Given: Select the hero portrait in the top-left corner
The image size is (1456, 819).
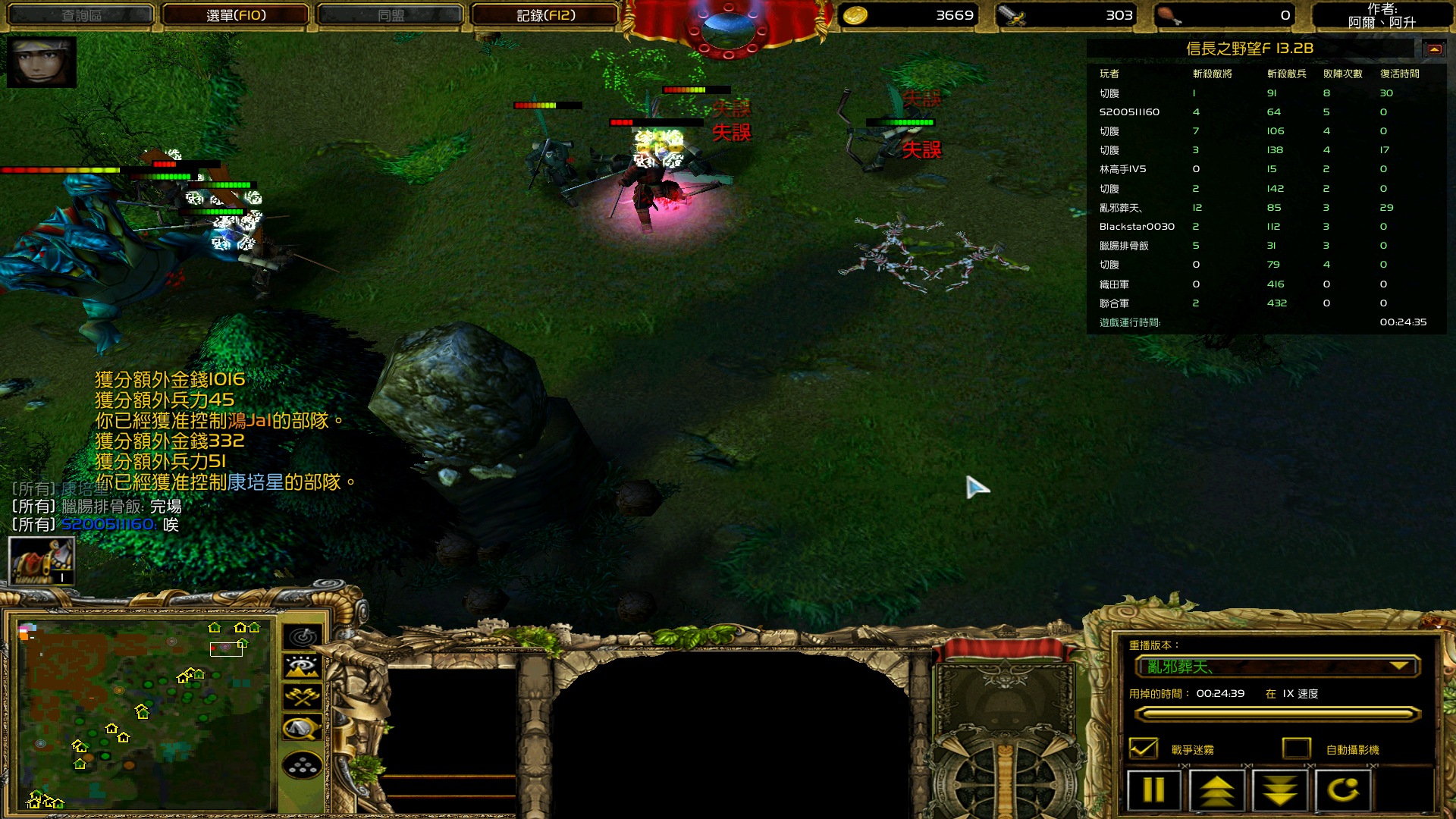Looking at the screenshot, I should click(x=42, y=62).
